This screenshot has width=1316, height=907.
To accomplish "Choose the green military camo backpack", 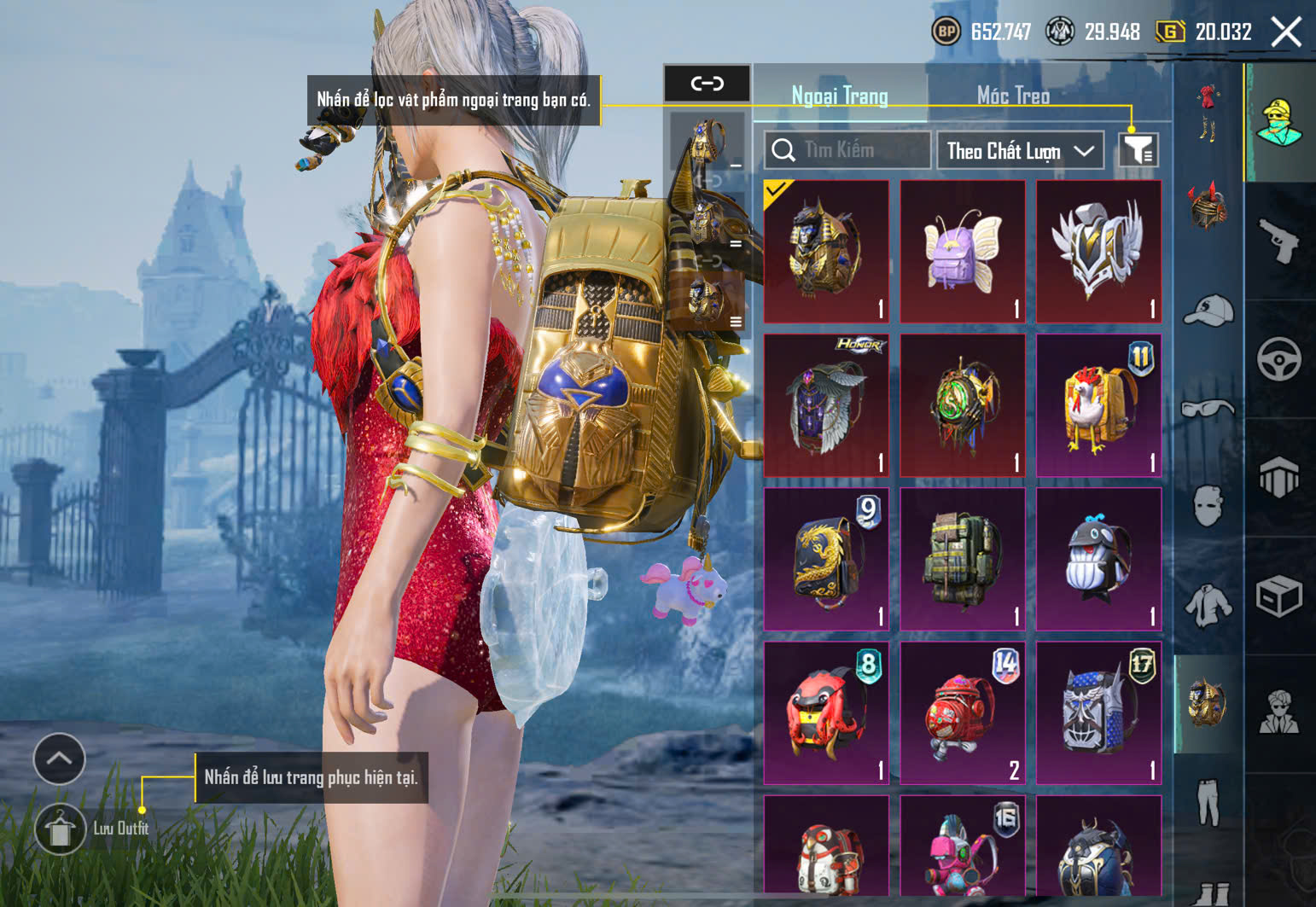I will click(962, 559).
